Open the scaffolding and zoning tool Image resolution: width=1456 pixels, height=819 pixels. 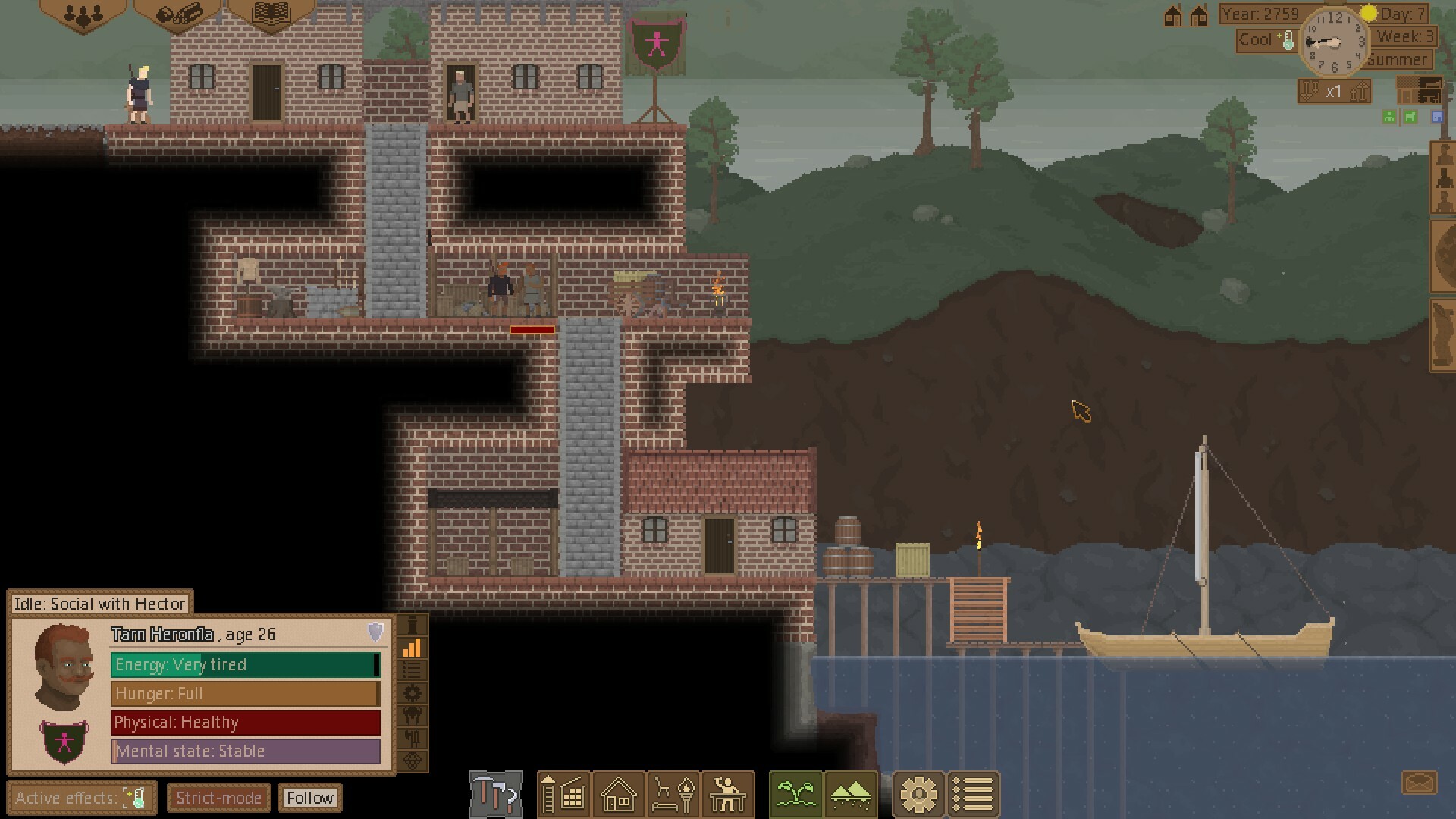[564, 794]
